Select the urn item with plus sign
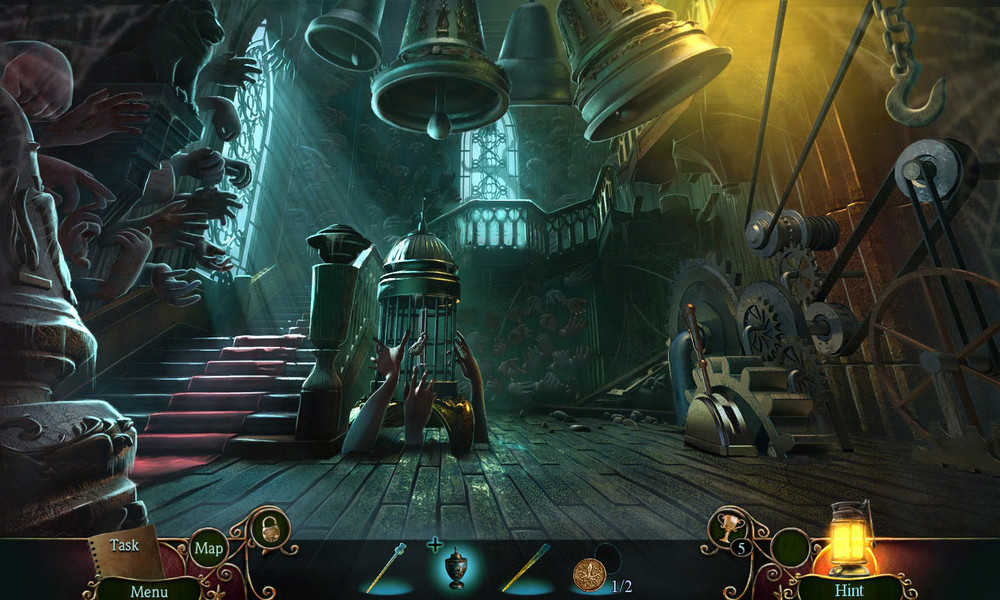Screen dimensions: 1000x600 click(x=455, y=569)
